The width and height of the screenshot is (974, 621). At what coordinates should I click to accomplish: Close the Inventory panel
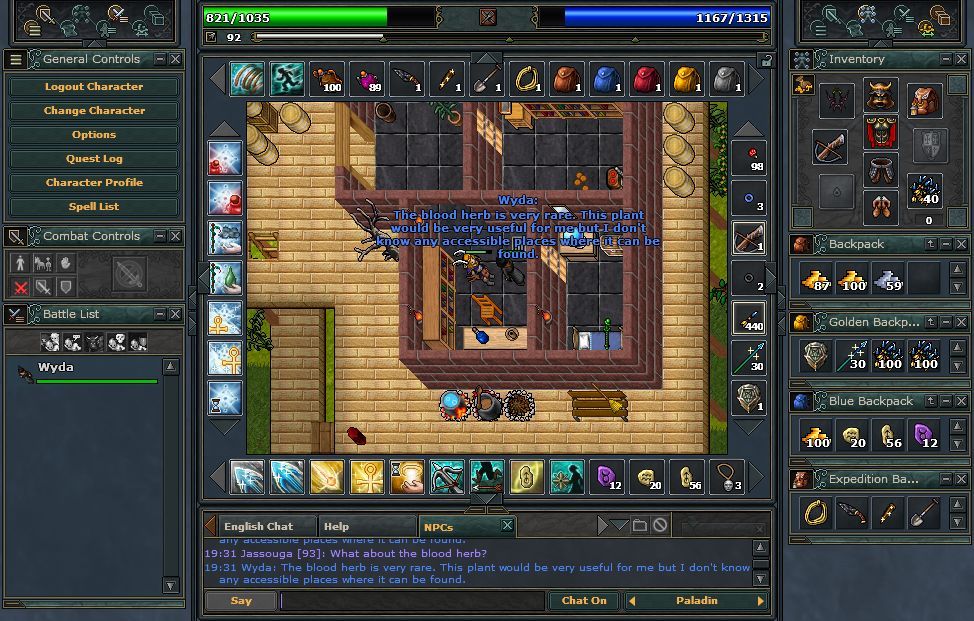pos(961,59)
